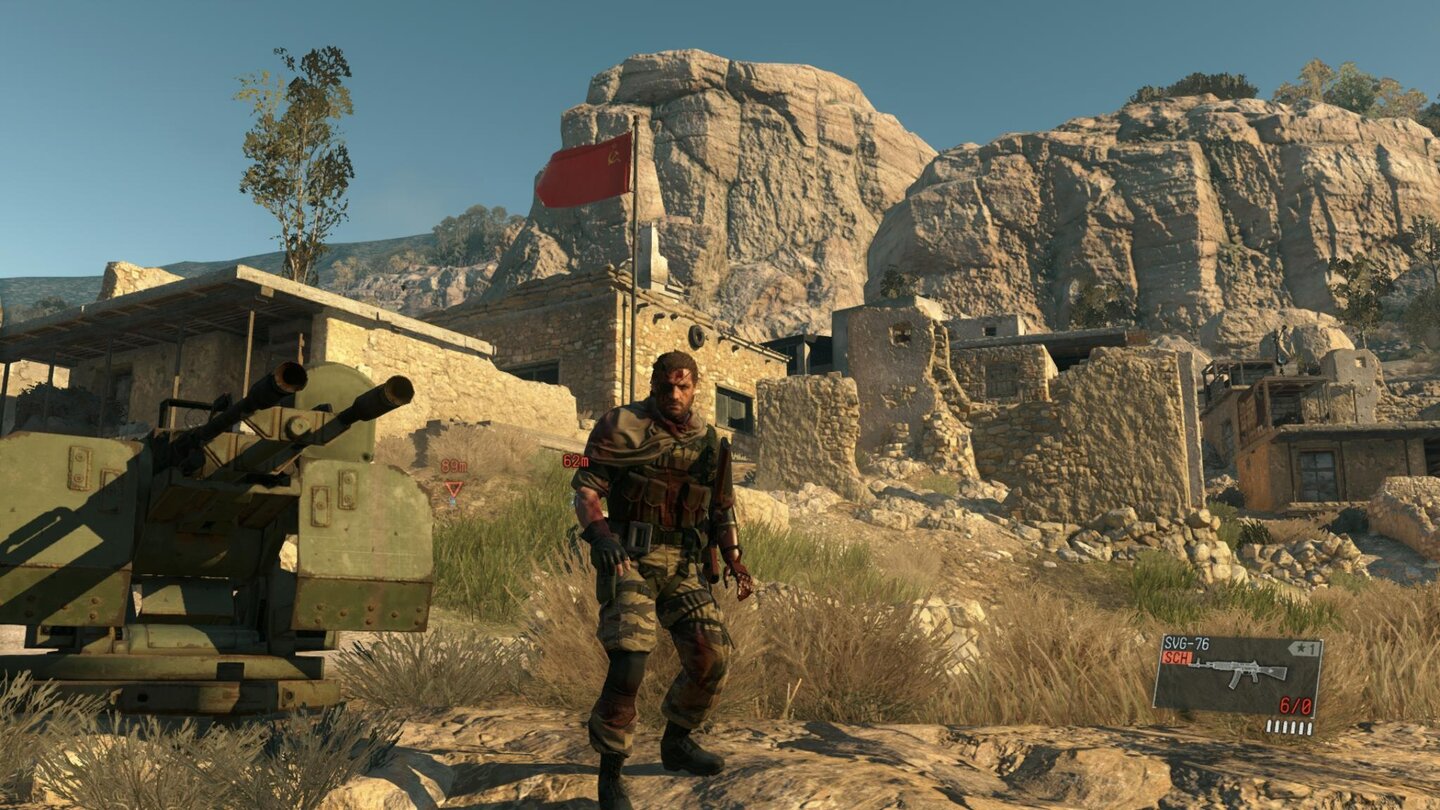Click the red SCH ammo-type tag

(1176, 655)
